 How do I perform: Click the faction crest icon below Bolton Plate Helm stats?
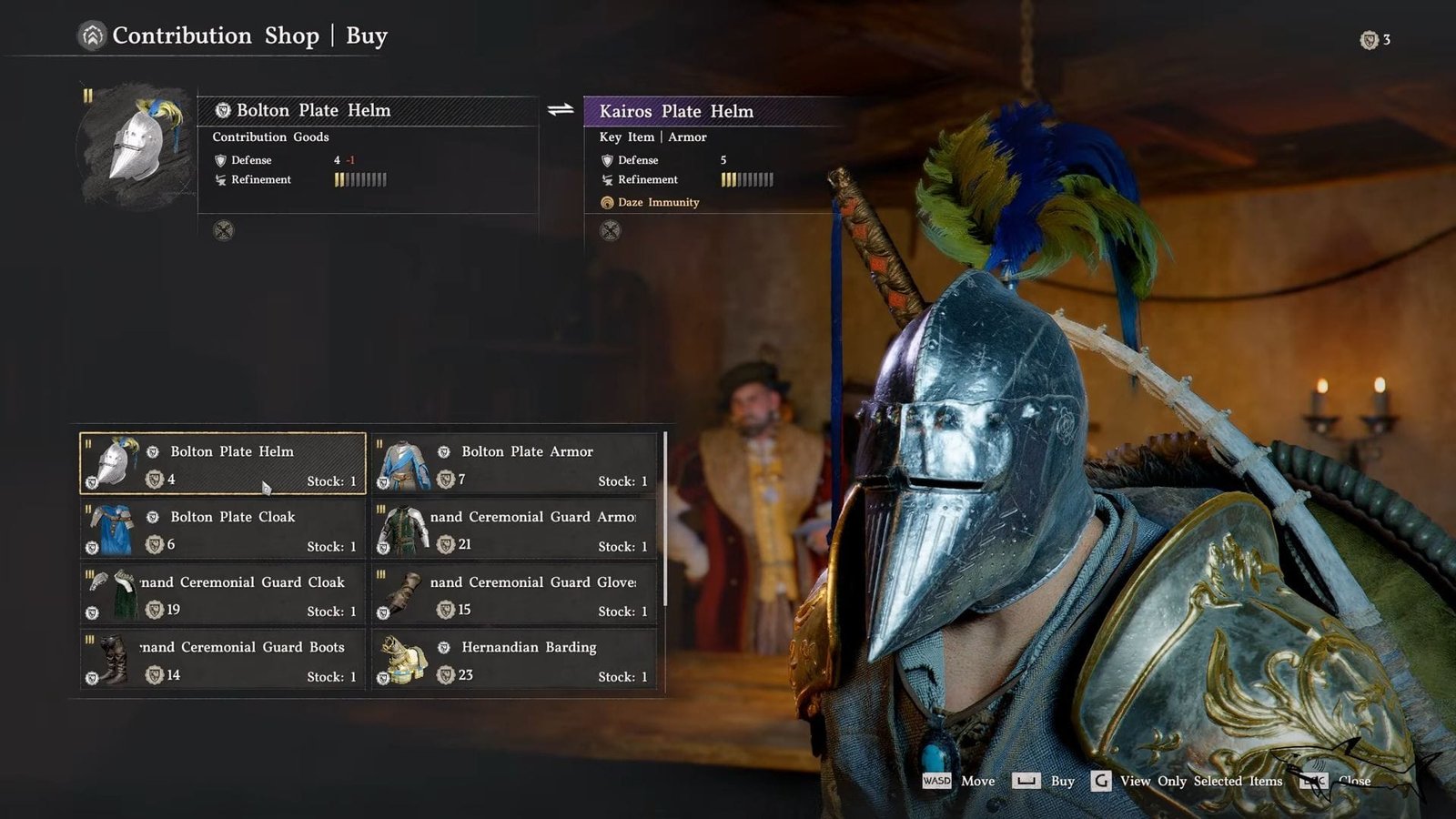(220, 231)
